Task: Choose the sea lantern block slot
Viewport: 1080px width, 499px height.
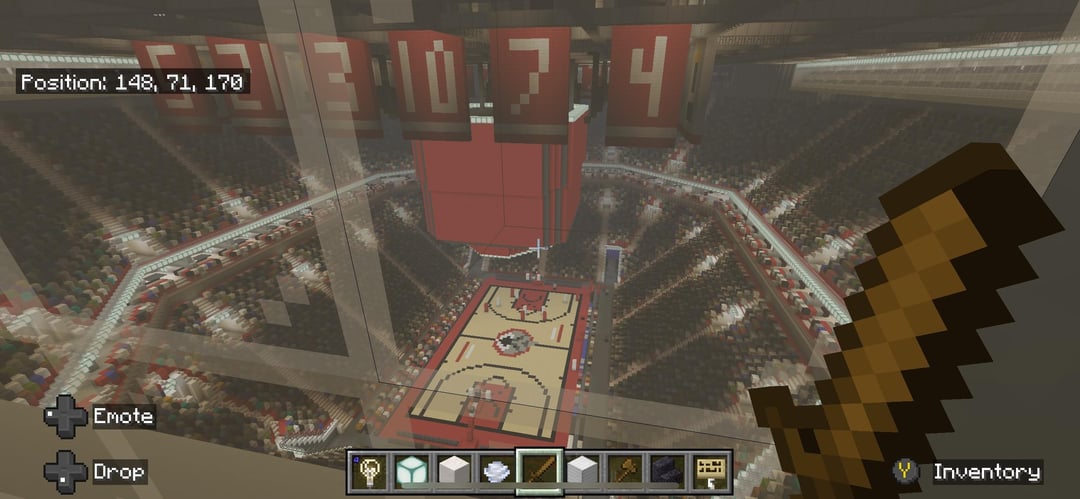Action: coord(410,471)
